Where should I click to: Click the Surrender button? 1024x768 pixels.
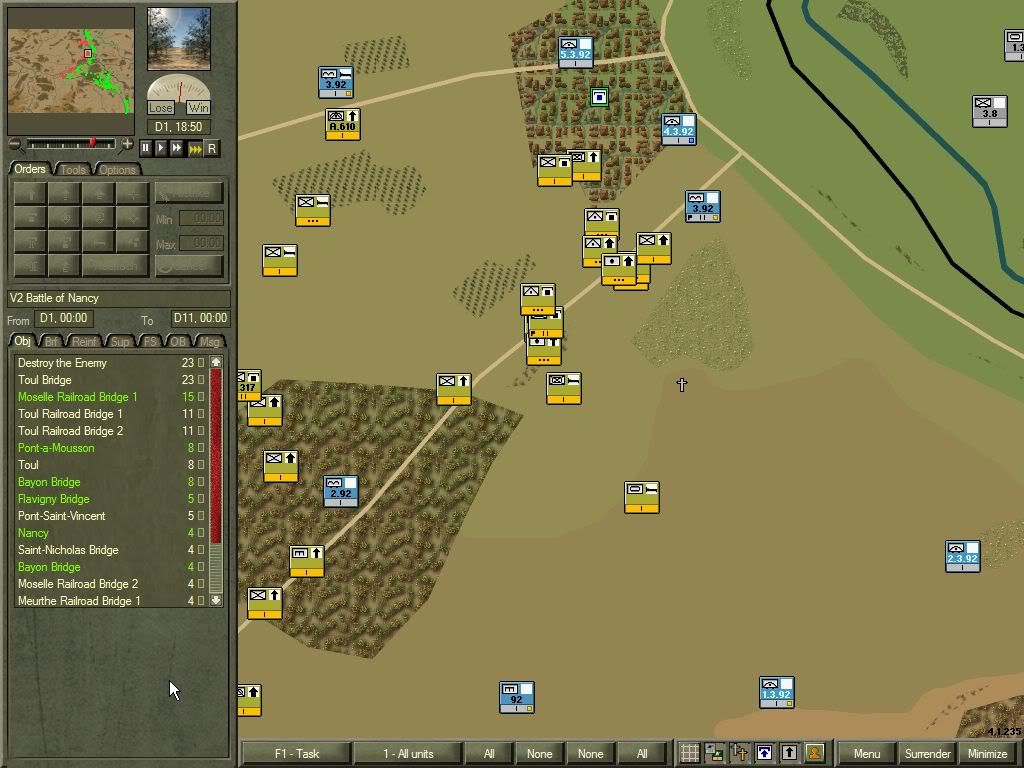[x=927, y=753]
